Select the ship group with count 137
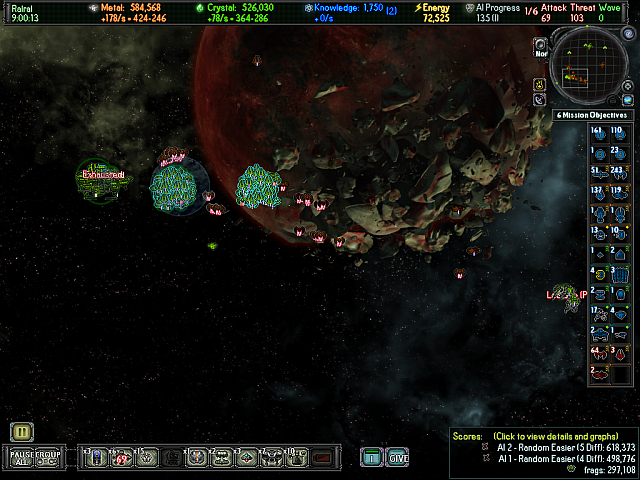640x480 pixels. 596,190
